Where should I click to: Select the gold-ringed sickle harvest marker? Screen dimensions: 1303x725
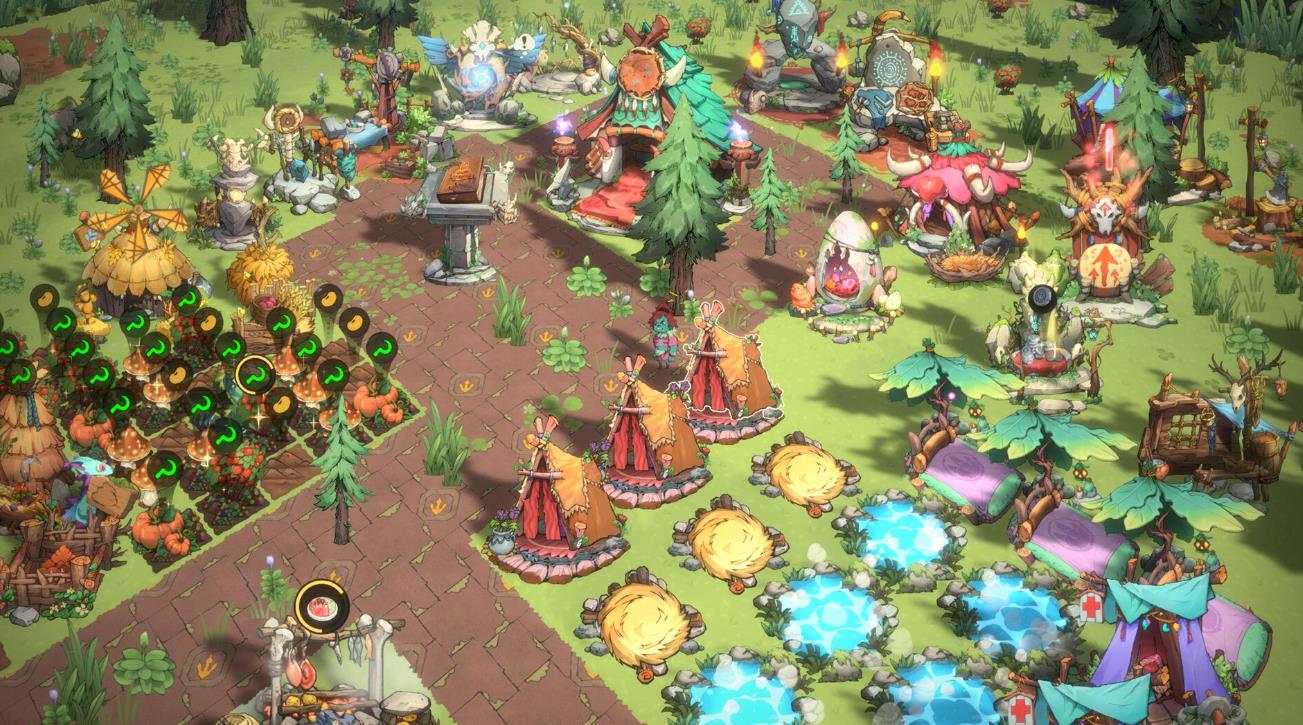click(255, 375)
